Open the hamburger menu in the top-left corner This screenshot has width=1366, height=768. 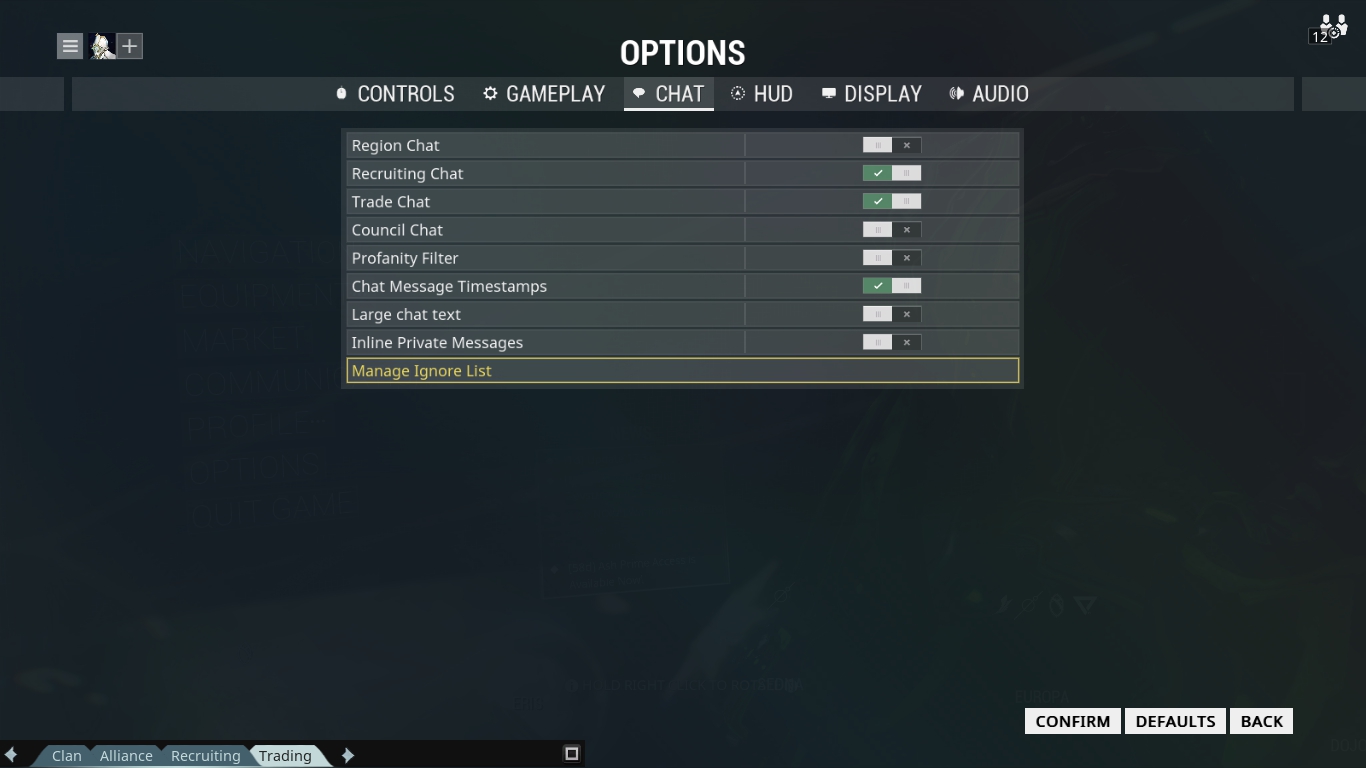pyautogui.click(x=69, y=46)
